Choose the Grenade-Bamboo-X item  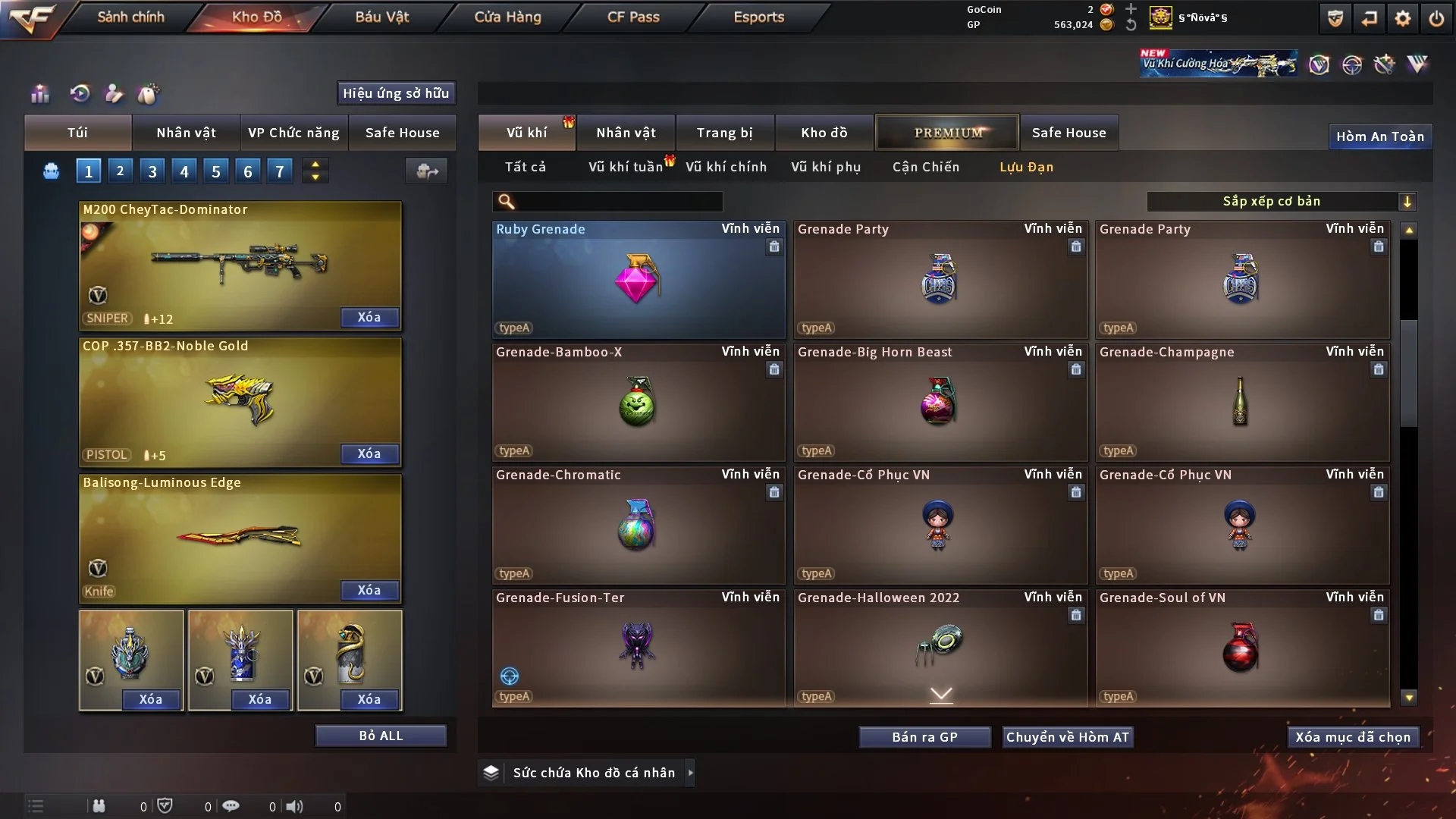tap(638, 403)
